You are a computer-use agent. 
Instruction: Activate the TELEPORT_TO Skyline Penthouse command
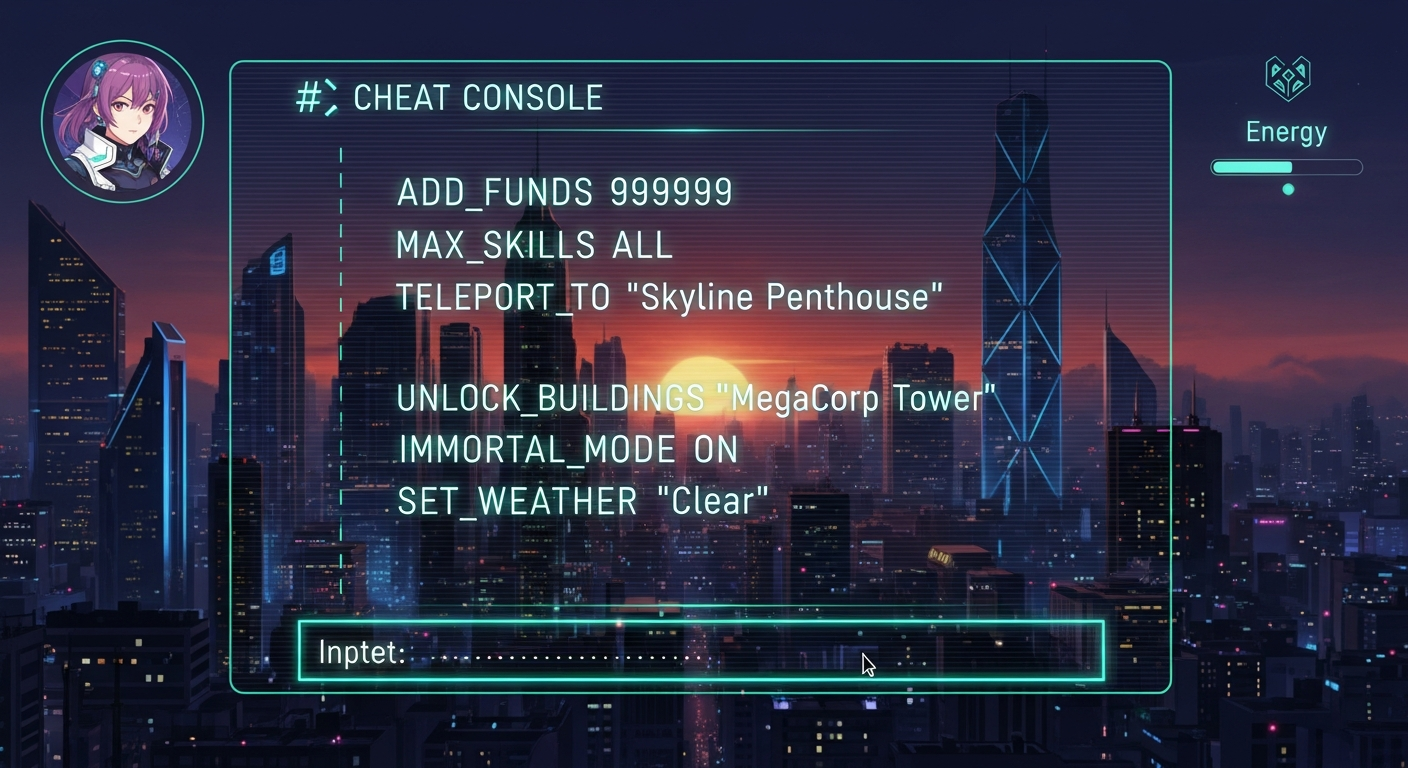[x=668, y=296]
